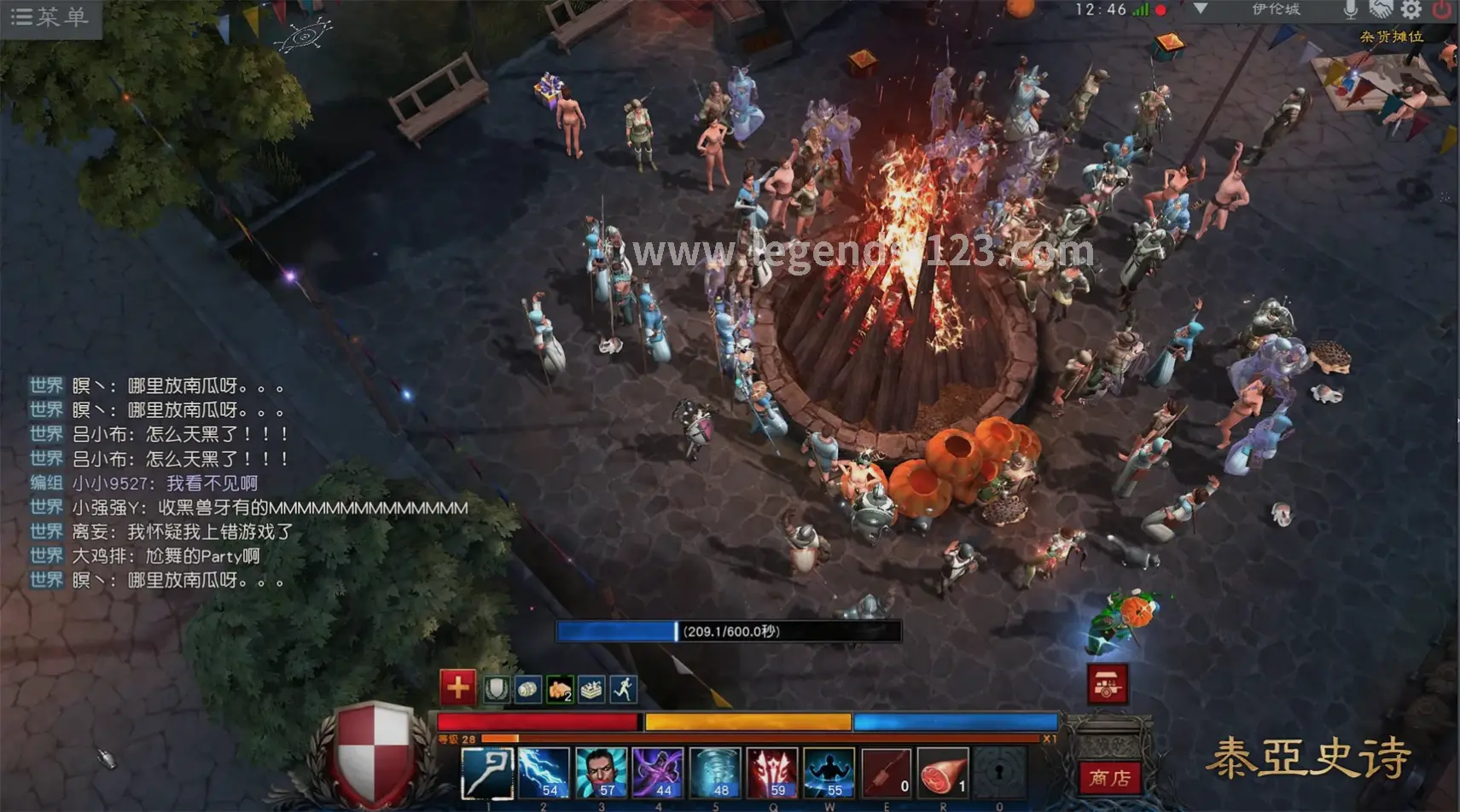
Task: Use the meat ham item slot
Action: (943, 773)
